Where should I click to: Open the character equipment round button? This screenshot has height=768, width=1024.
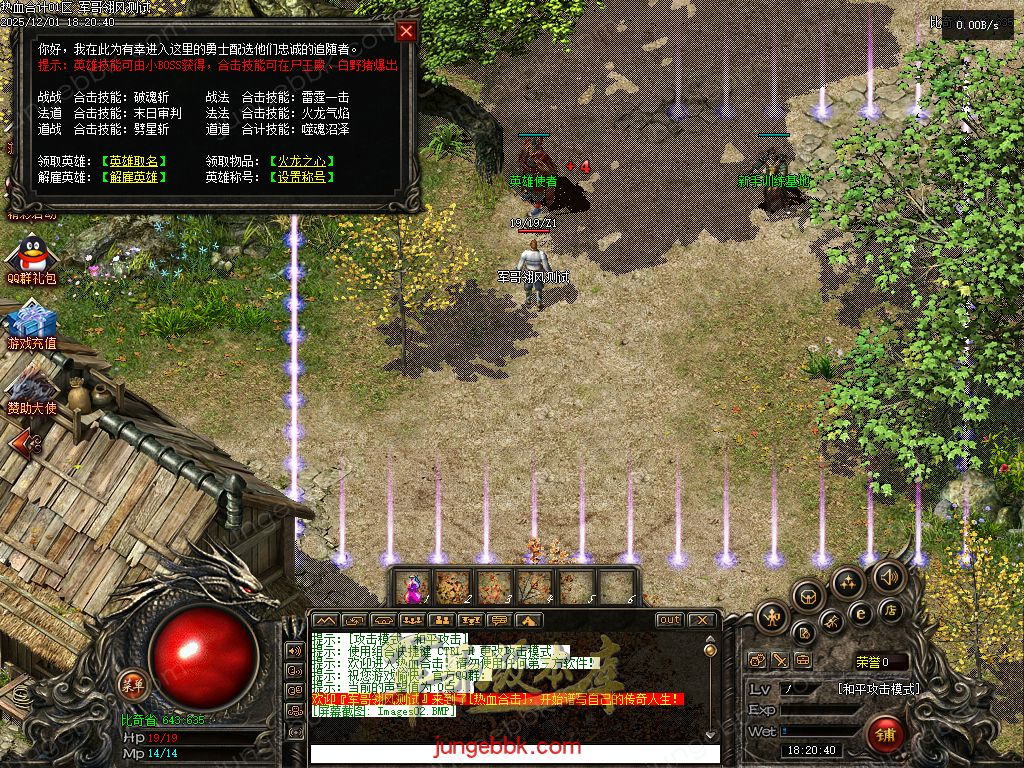click(x=774, y=617)
